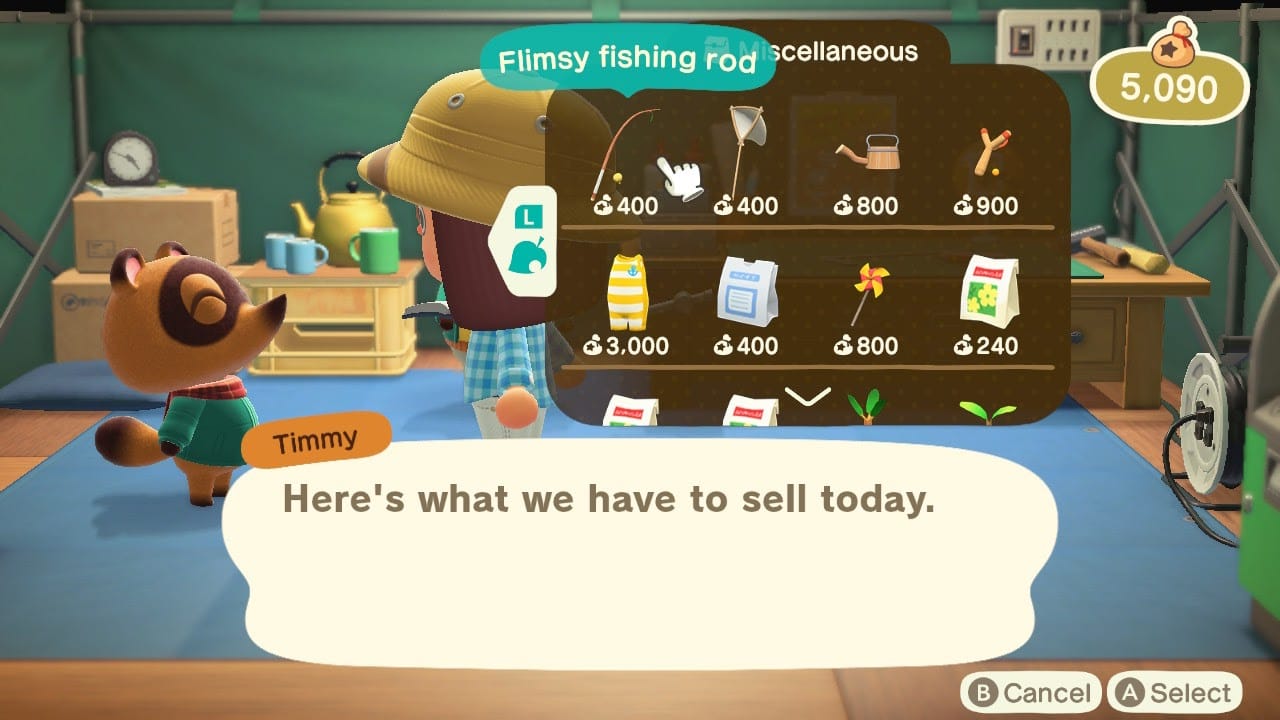Select the slingshot priced at 900
Image resolution: width=1280 pixels, height=720 pixels.
(987, 160)
